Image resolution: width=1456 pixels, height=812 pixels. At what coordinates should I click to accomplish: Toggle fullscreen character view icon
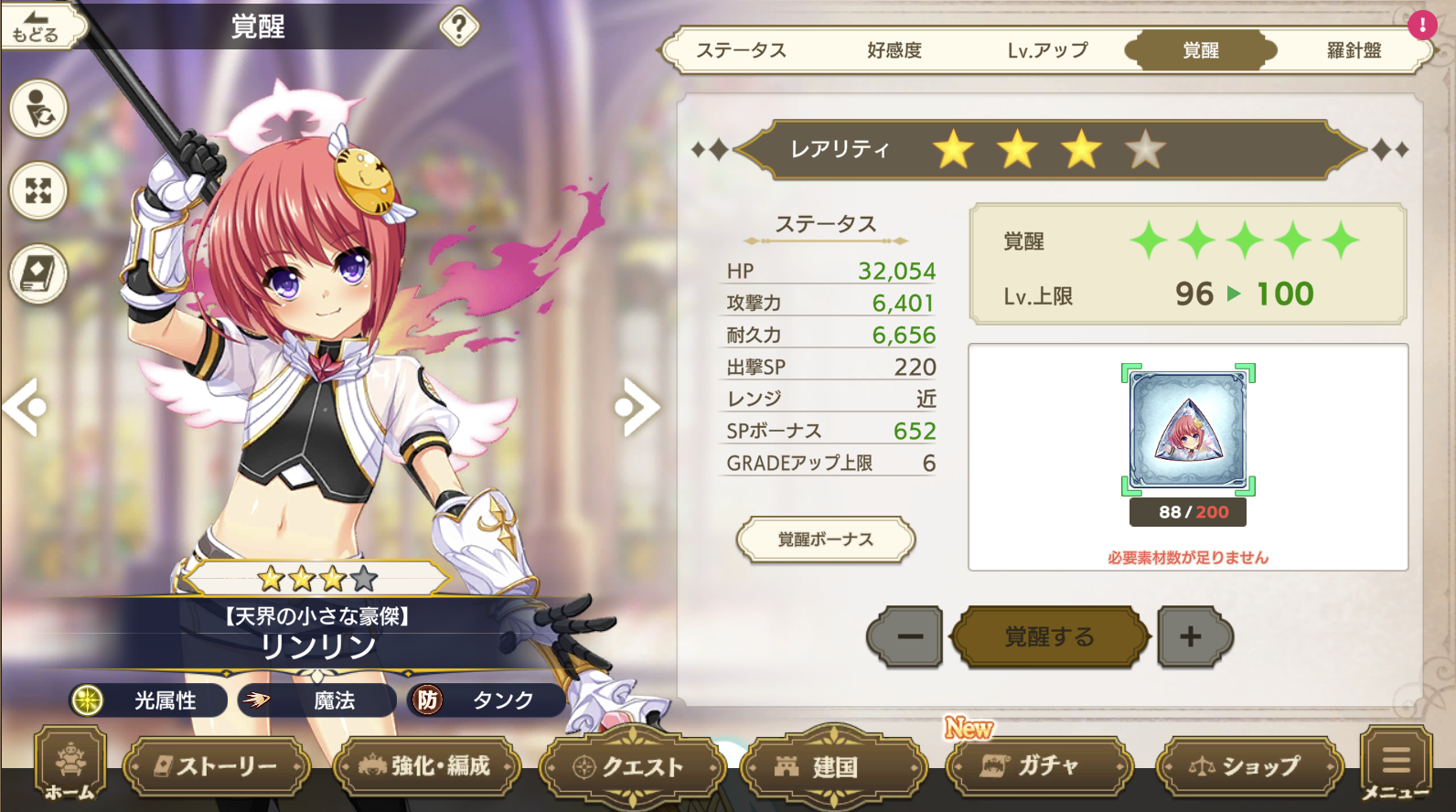pos(38,191)
